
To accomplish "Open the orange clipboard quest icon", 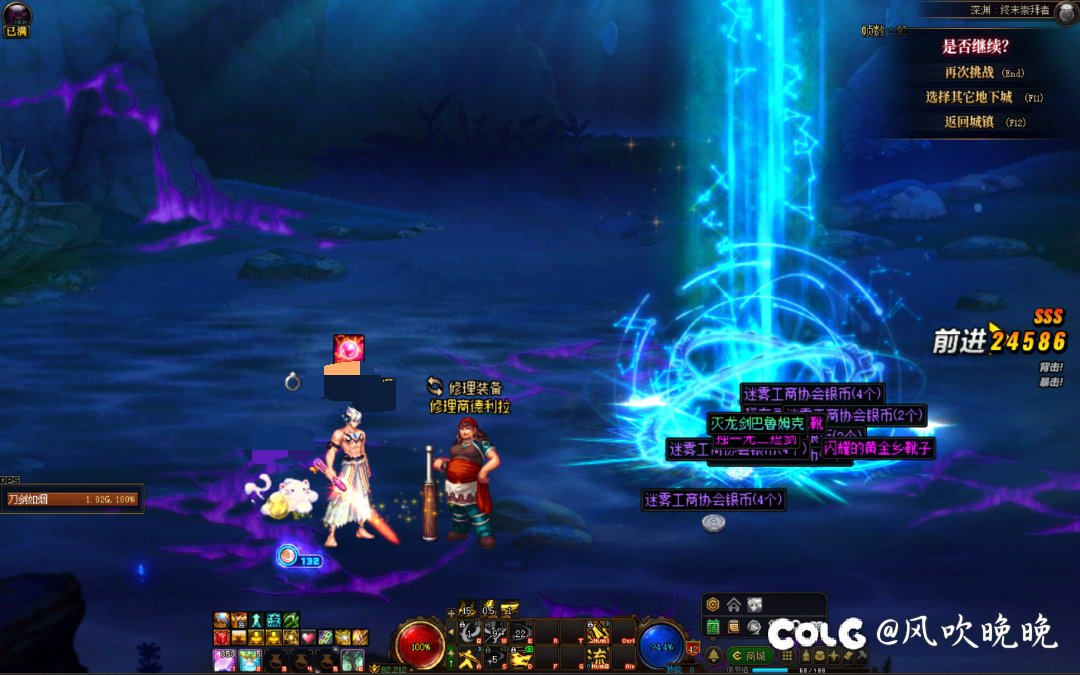I will [x=733, y=627].
